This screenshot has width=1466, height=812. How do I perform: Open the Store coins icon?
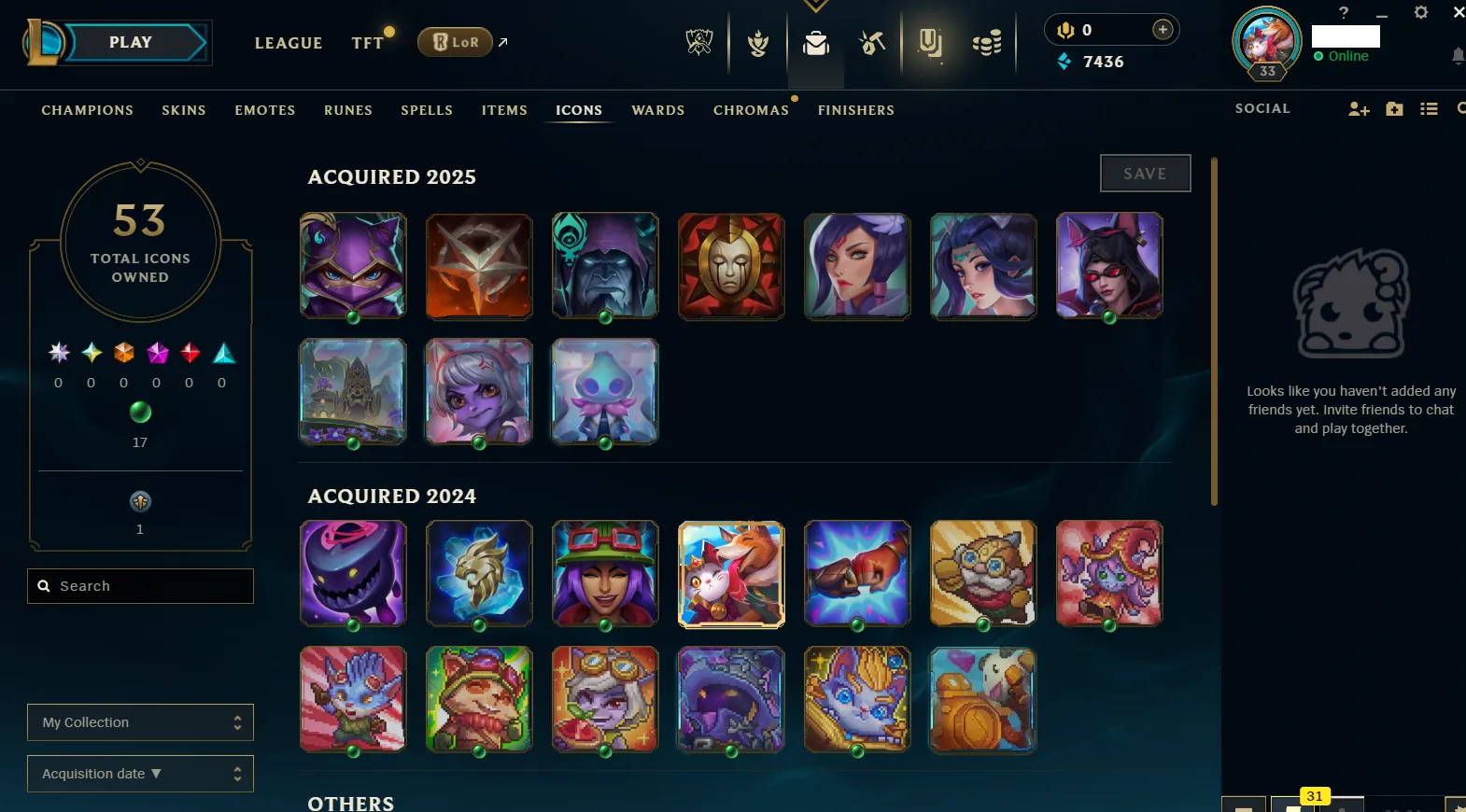[x=986, y=43]
